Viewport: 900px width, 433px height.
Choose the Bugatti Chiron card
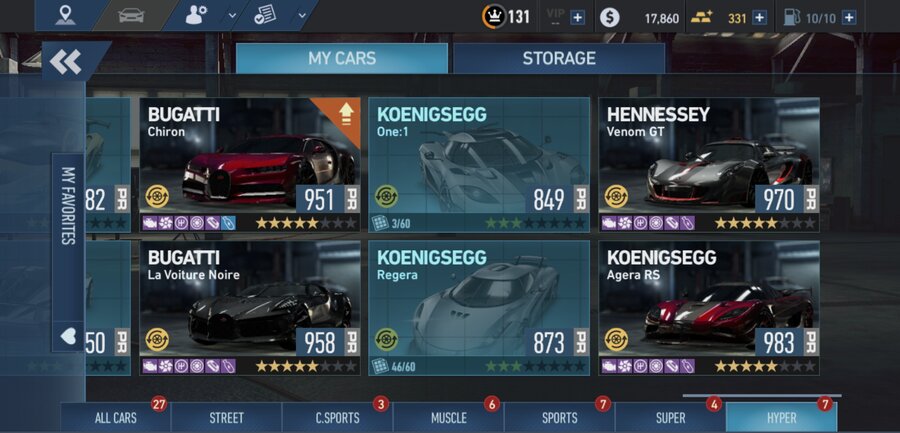[x=249, y=165]
